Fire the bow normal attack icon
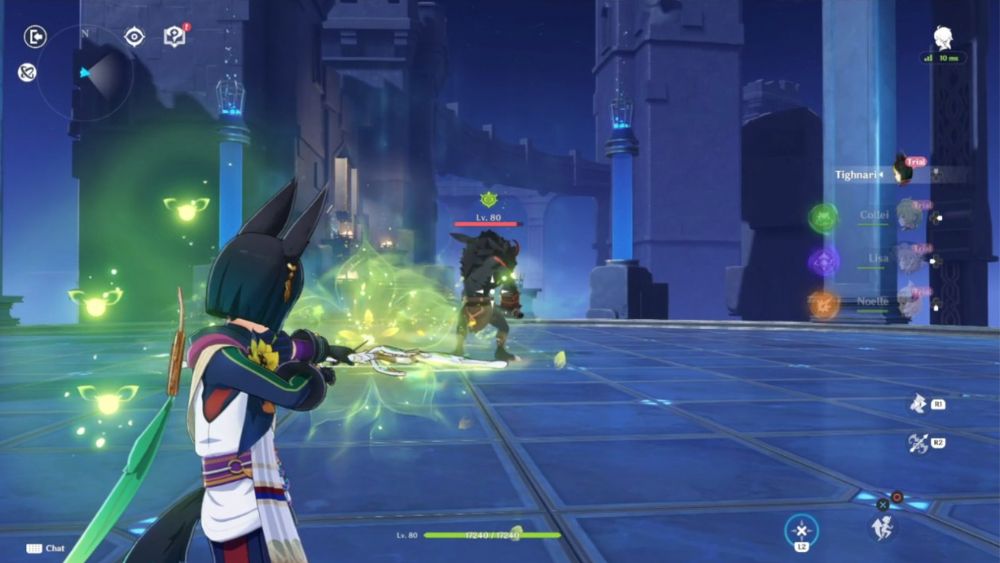The width and height of the screenshot is (1000, 563). (x=918, y=443)
